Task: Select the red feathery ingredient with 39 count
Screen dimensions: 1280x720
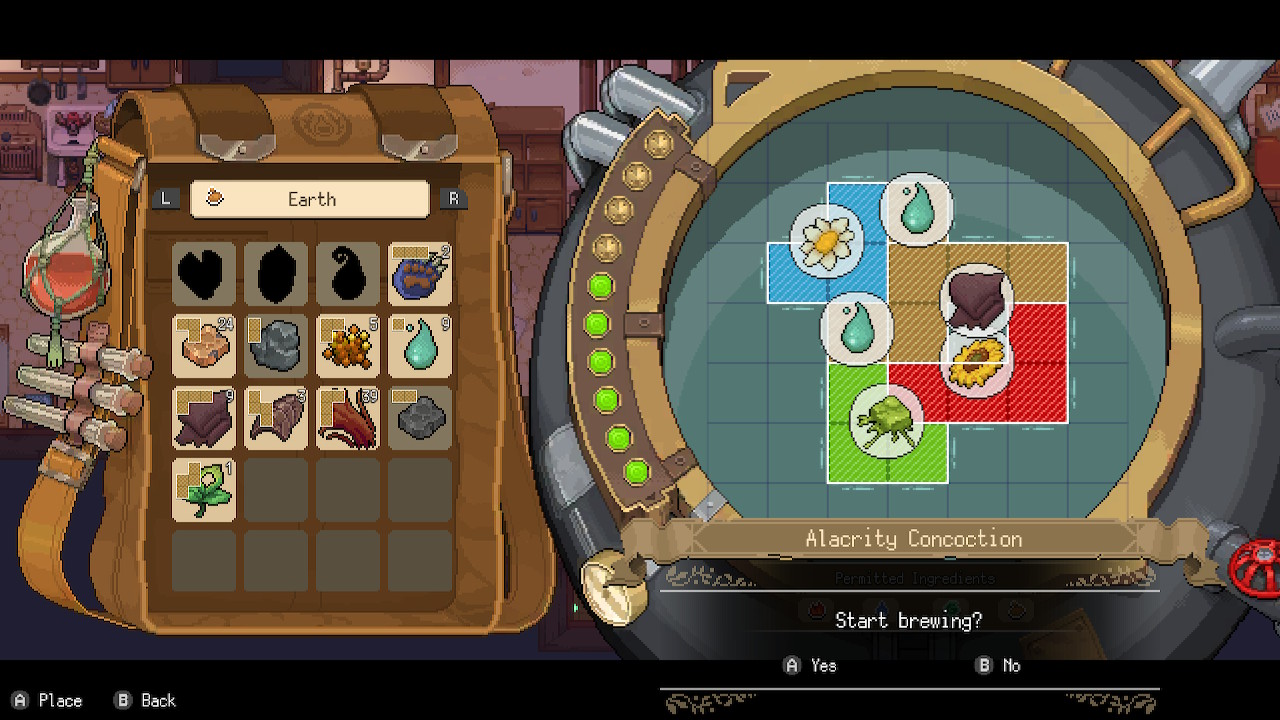Action: [348, 418]
